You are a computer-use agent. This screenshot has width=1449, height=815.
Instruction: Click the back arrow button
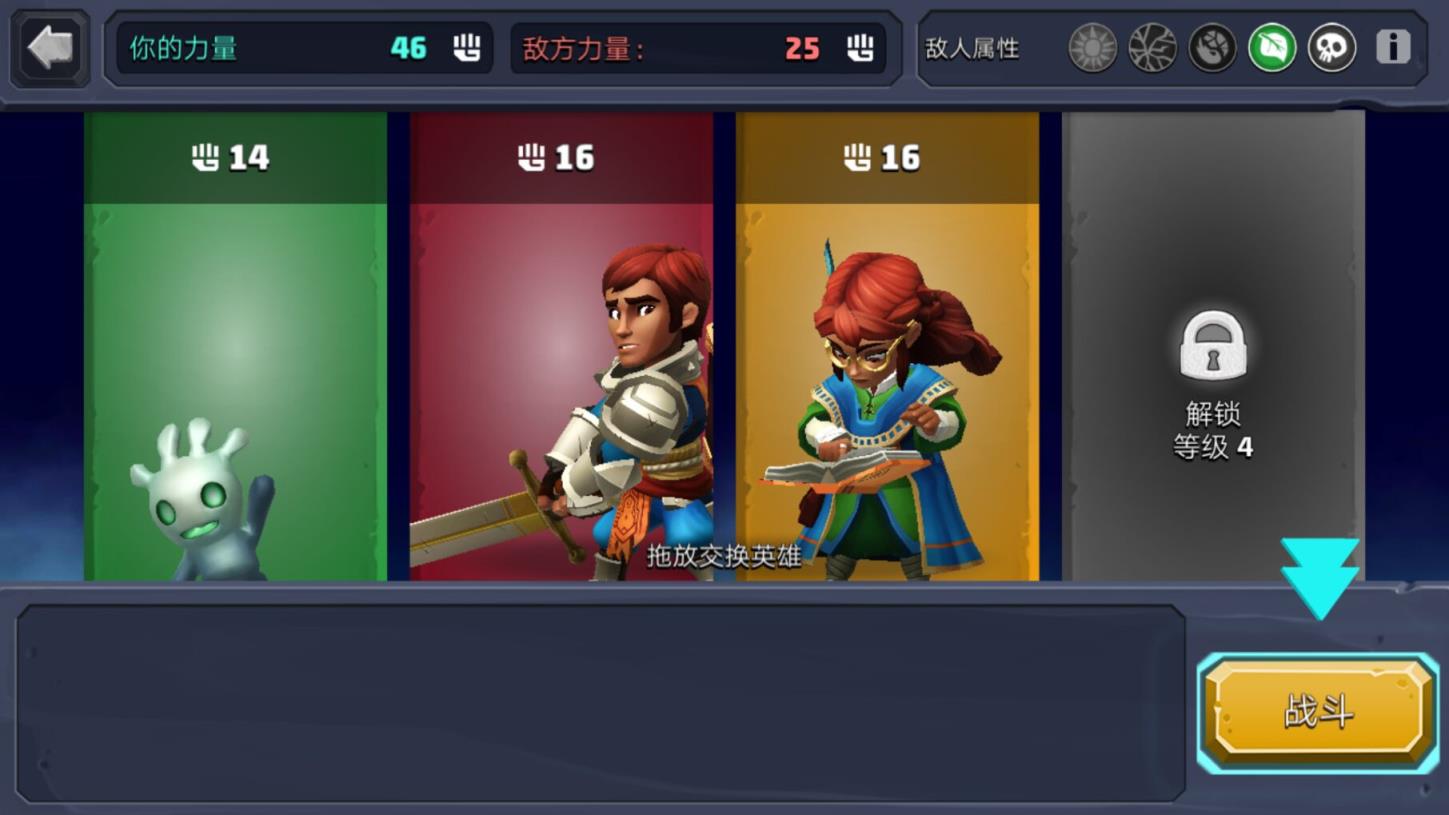(48, 46)
